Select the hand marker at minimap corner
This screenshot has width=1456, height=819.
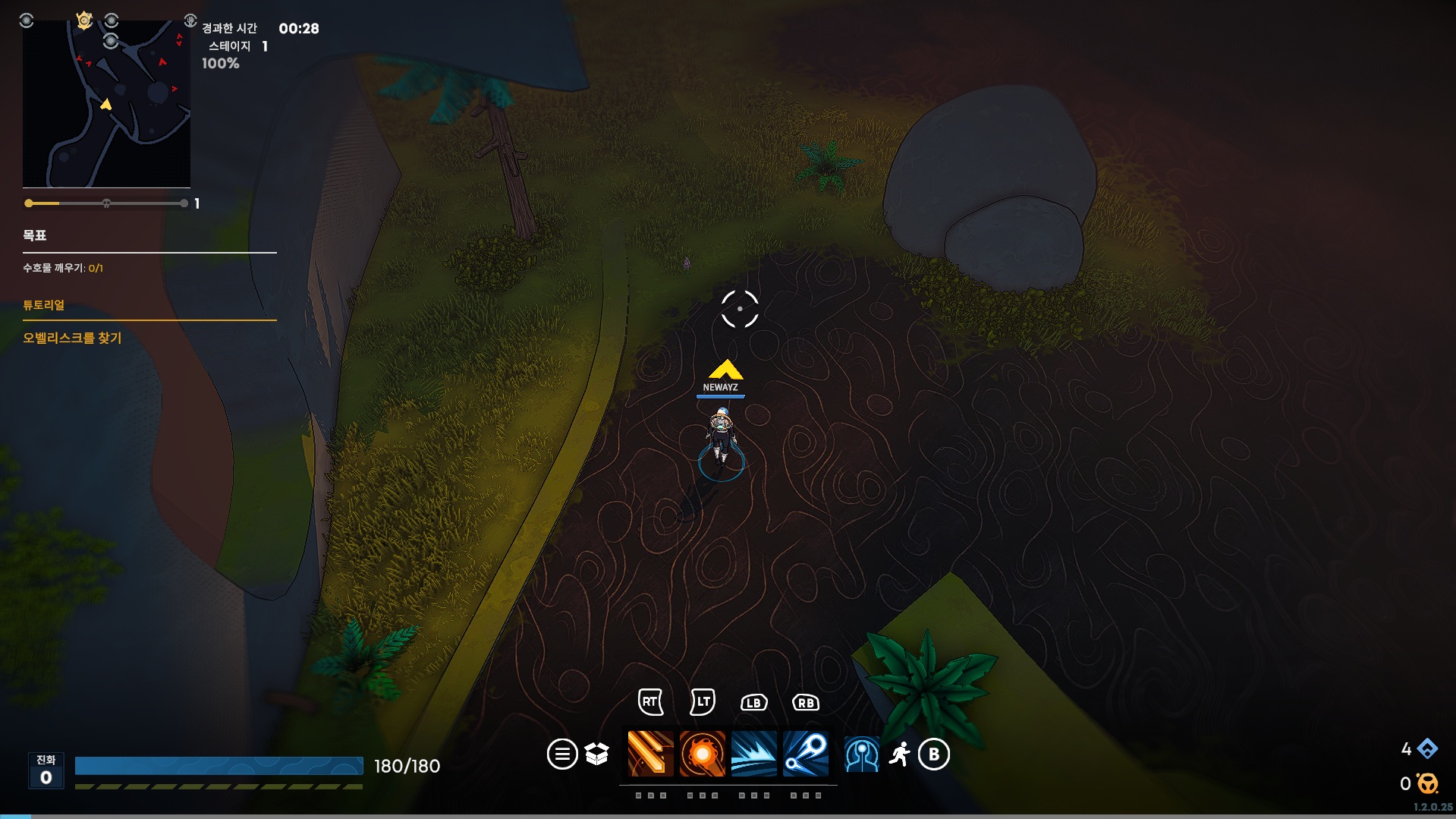pos(190,20)
